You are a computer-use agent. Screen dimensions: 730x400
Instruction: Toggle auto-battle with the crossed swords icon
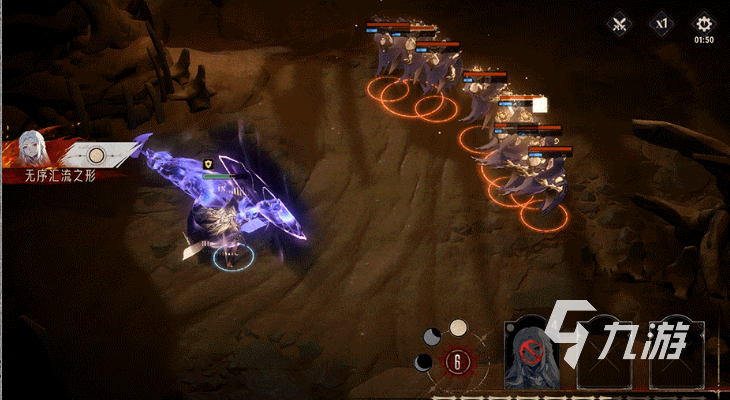pyautogui.click(x=620, y=23)
